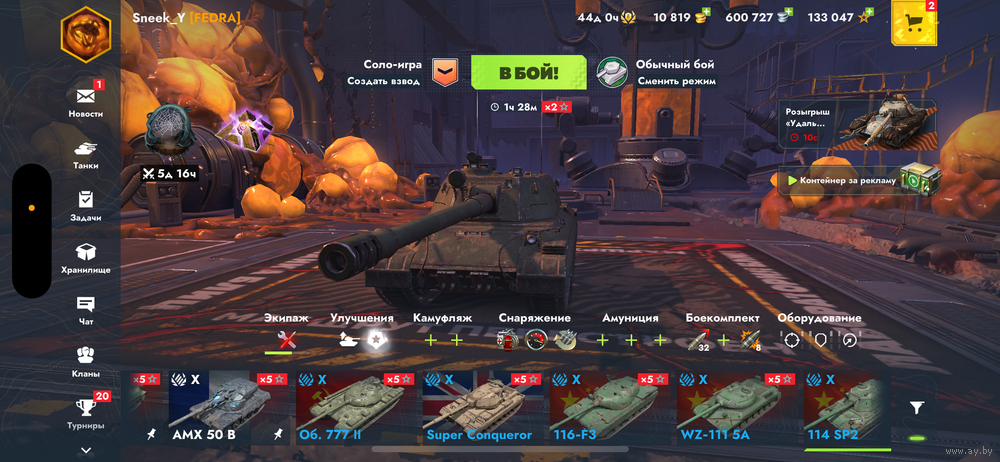The width and height of the screenshot is (1000, 462).
Task: Open the tank carousel filter
Action: (x=916, y=408)
